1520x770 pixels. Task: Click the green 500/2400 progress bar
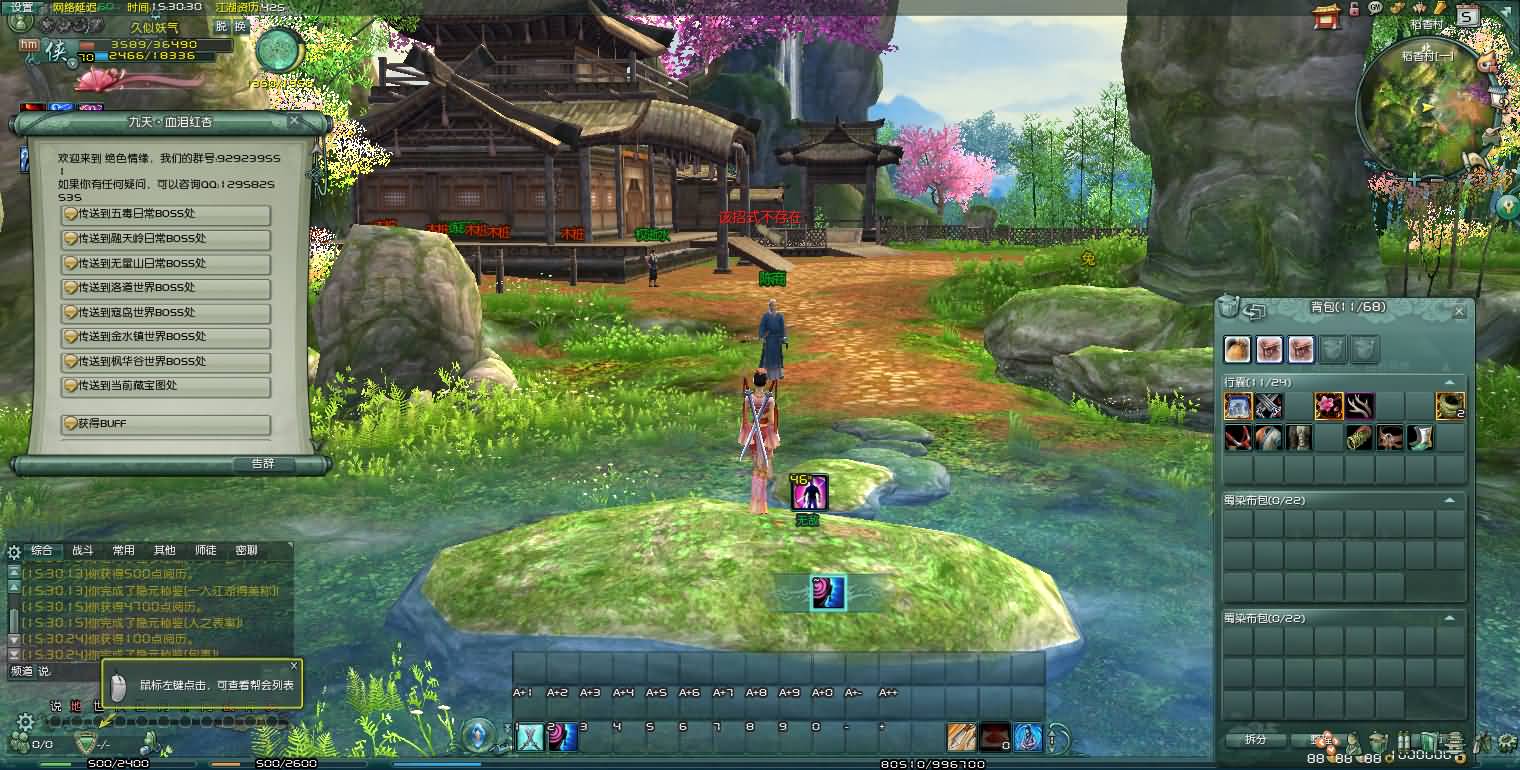point(117,762)
